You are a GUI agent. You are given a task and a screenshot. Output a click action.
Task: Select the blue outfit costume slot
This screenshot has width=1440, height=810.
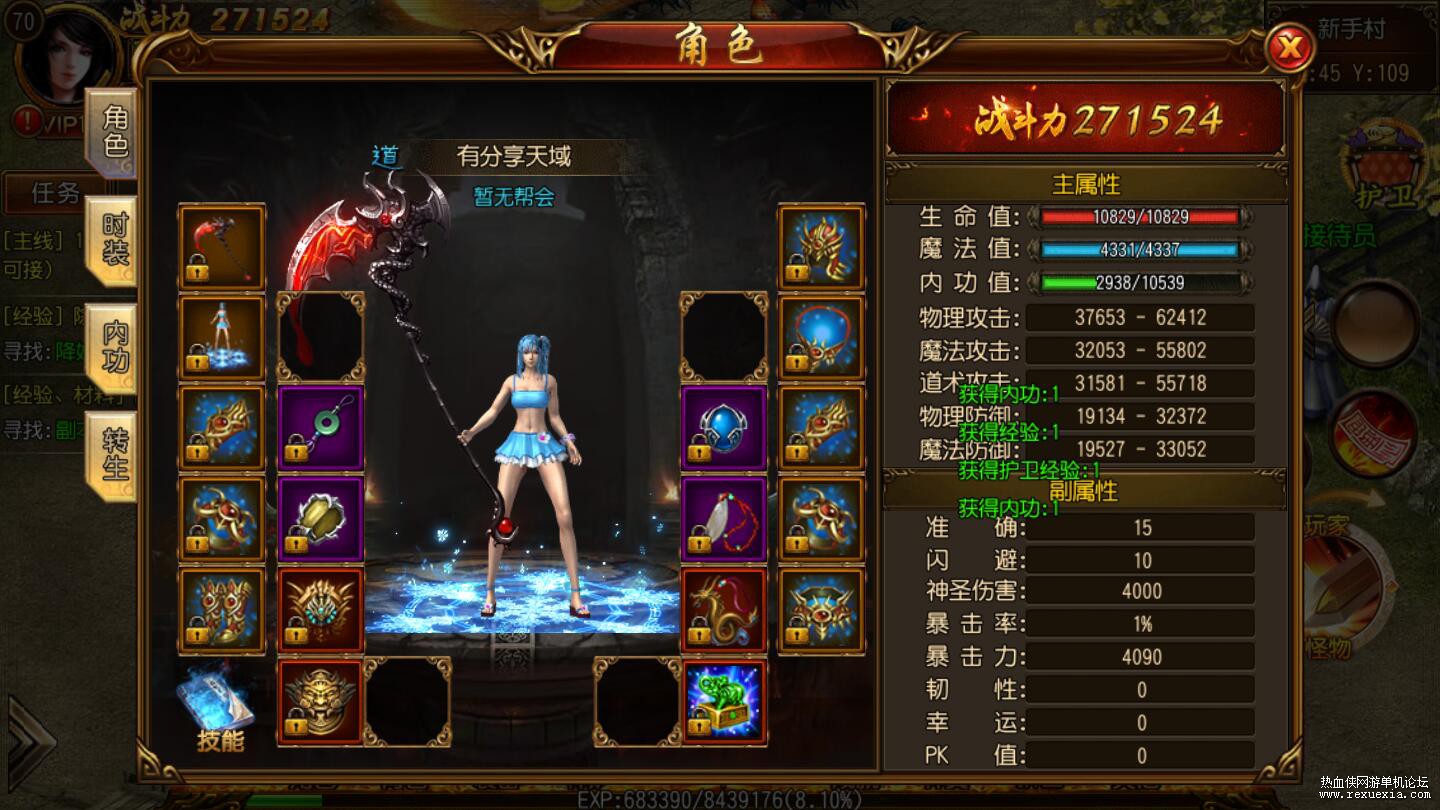pos(222,338)
